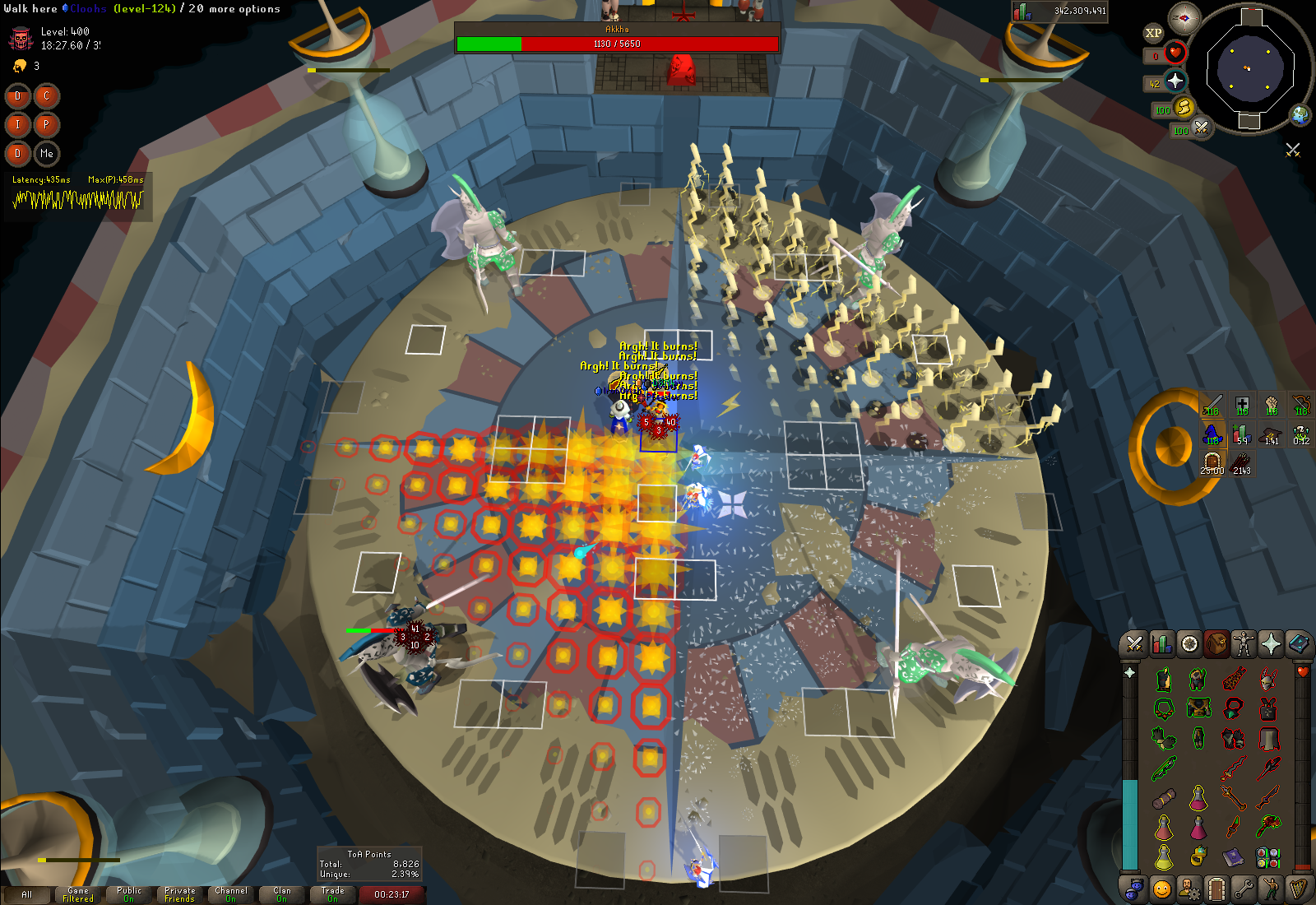The height and width of the screenshot is (905, 1316).
Task: Select the Game chat filter tab
Action: pos(78,894)
